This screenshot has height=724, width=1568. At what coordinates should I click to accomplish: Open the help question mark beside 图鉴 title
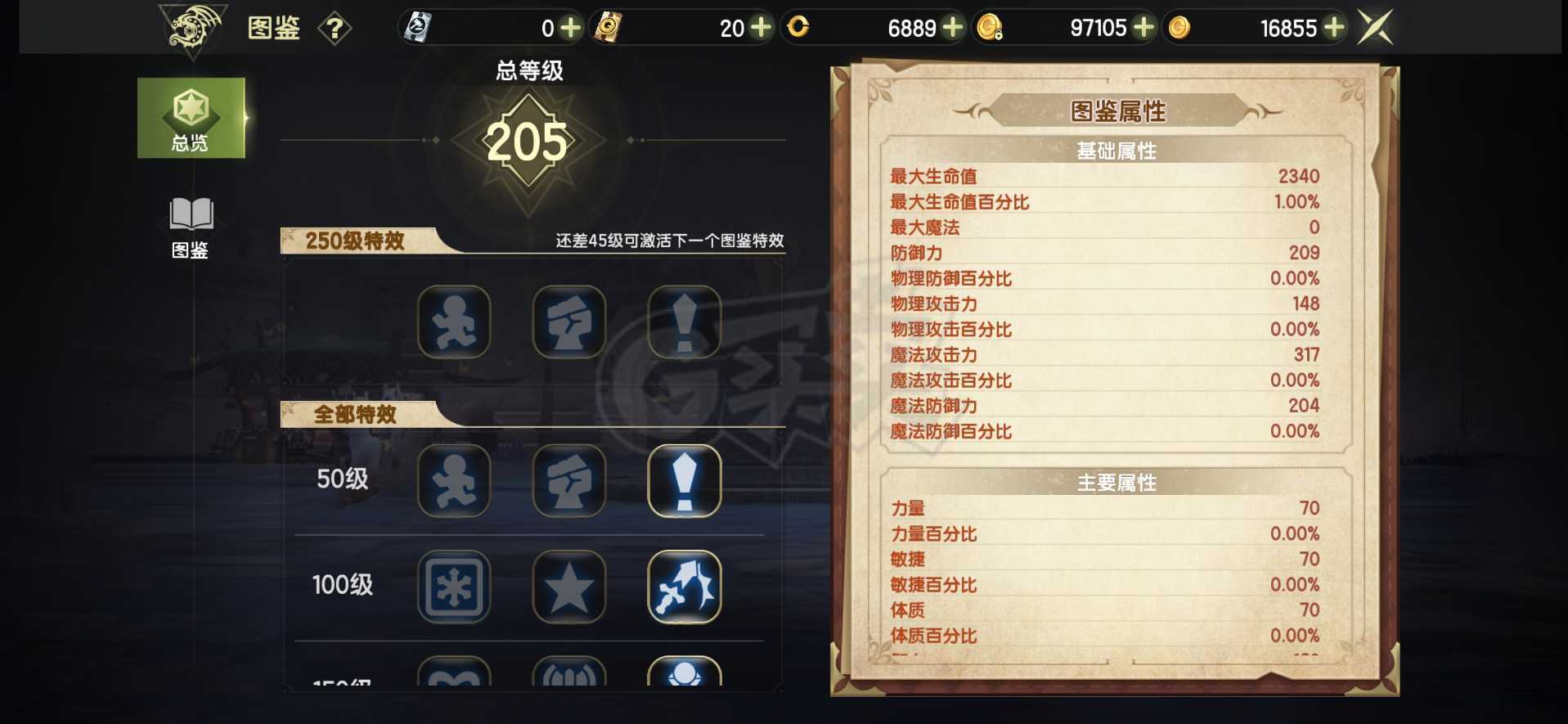click(x=335, y=27)
